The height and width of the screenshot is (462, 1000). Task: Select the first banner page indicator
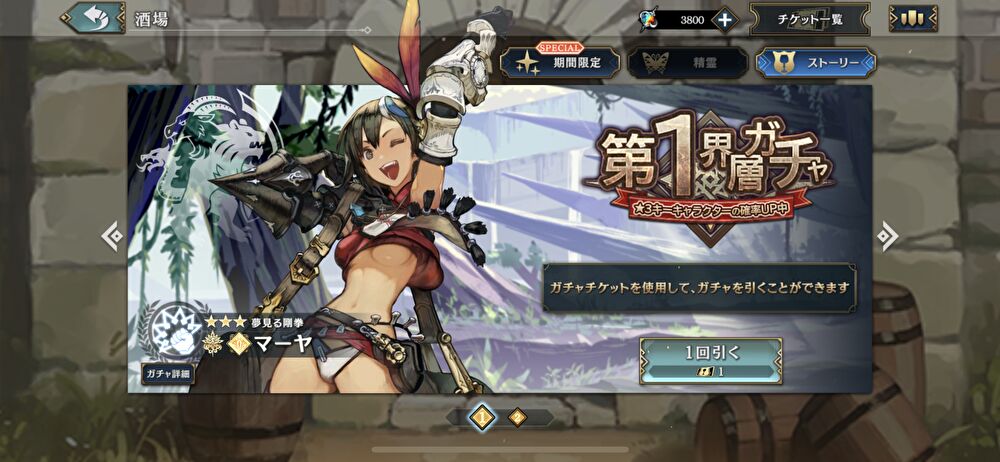click(x=481, y=417)
